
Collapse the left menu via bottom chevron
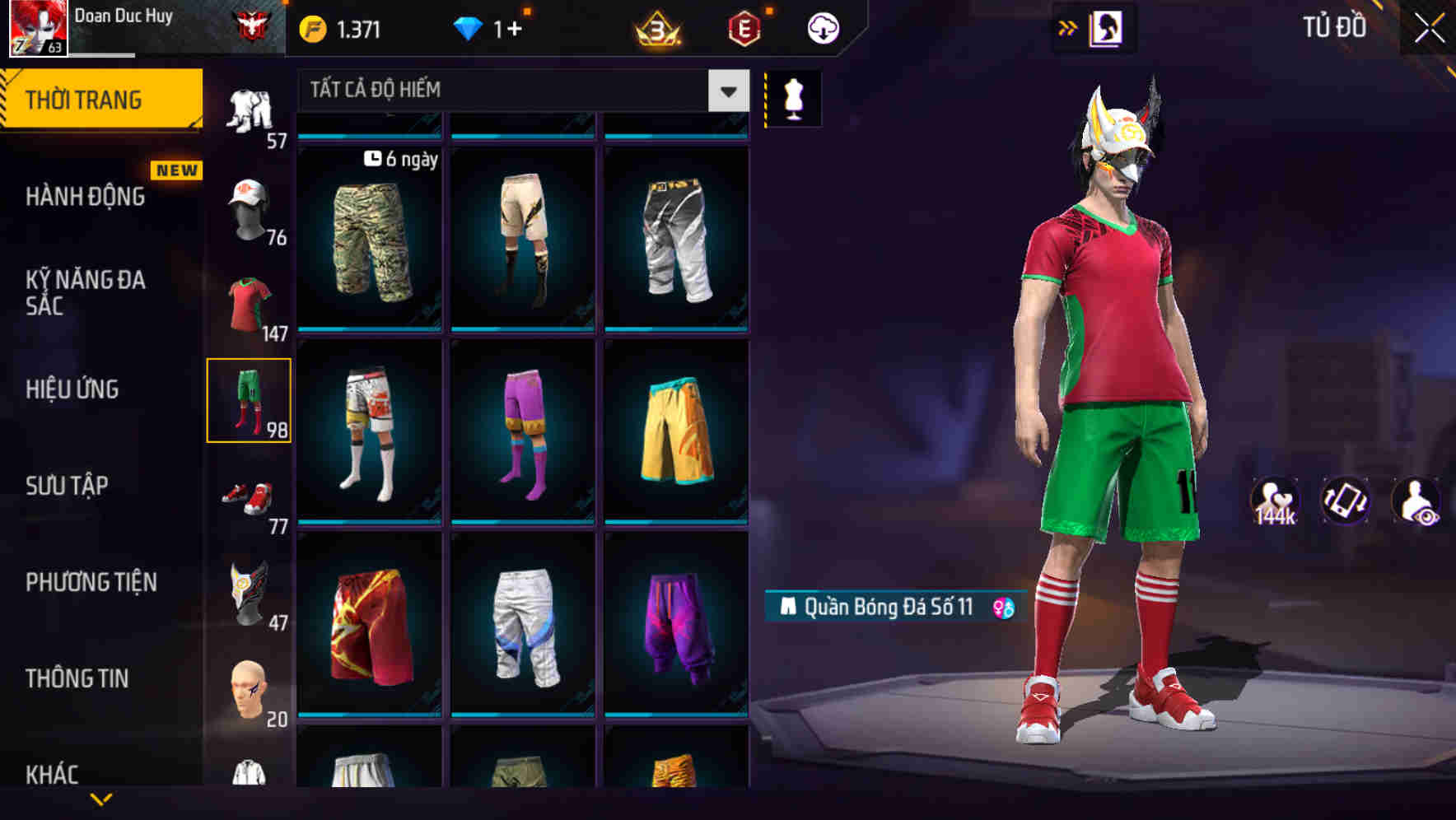[101, 797]
